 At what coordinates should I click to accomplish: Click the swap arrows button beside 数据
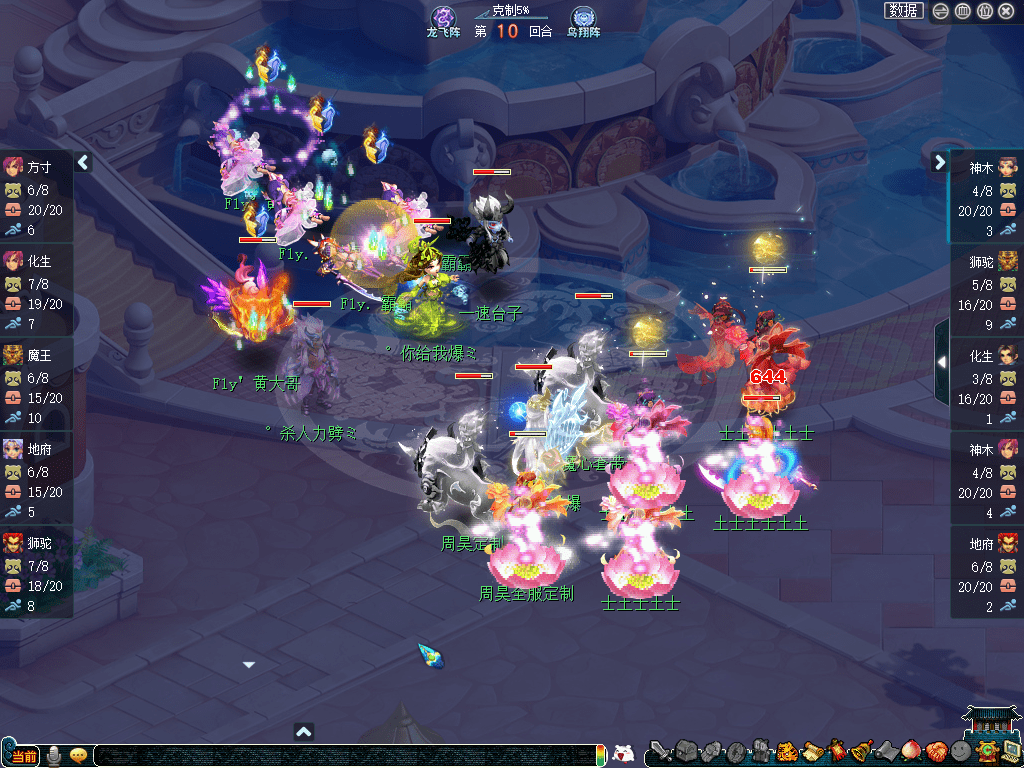click(941, 11)
